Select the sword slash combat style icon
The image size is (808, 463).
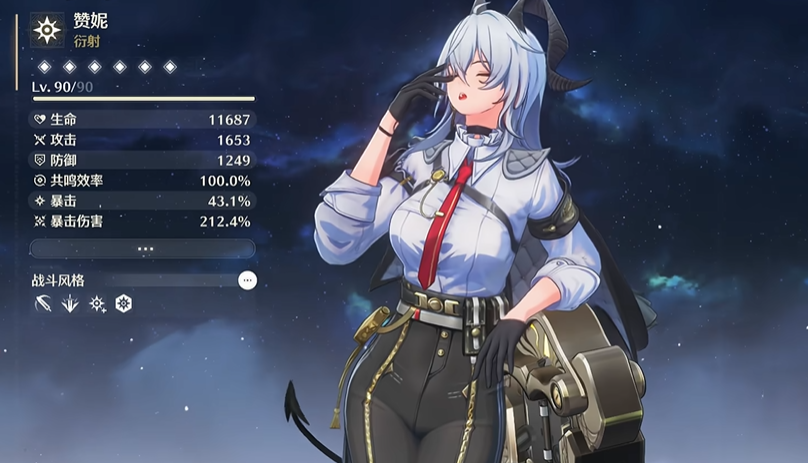[x=42, y=304]
